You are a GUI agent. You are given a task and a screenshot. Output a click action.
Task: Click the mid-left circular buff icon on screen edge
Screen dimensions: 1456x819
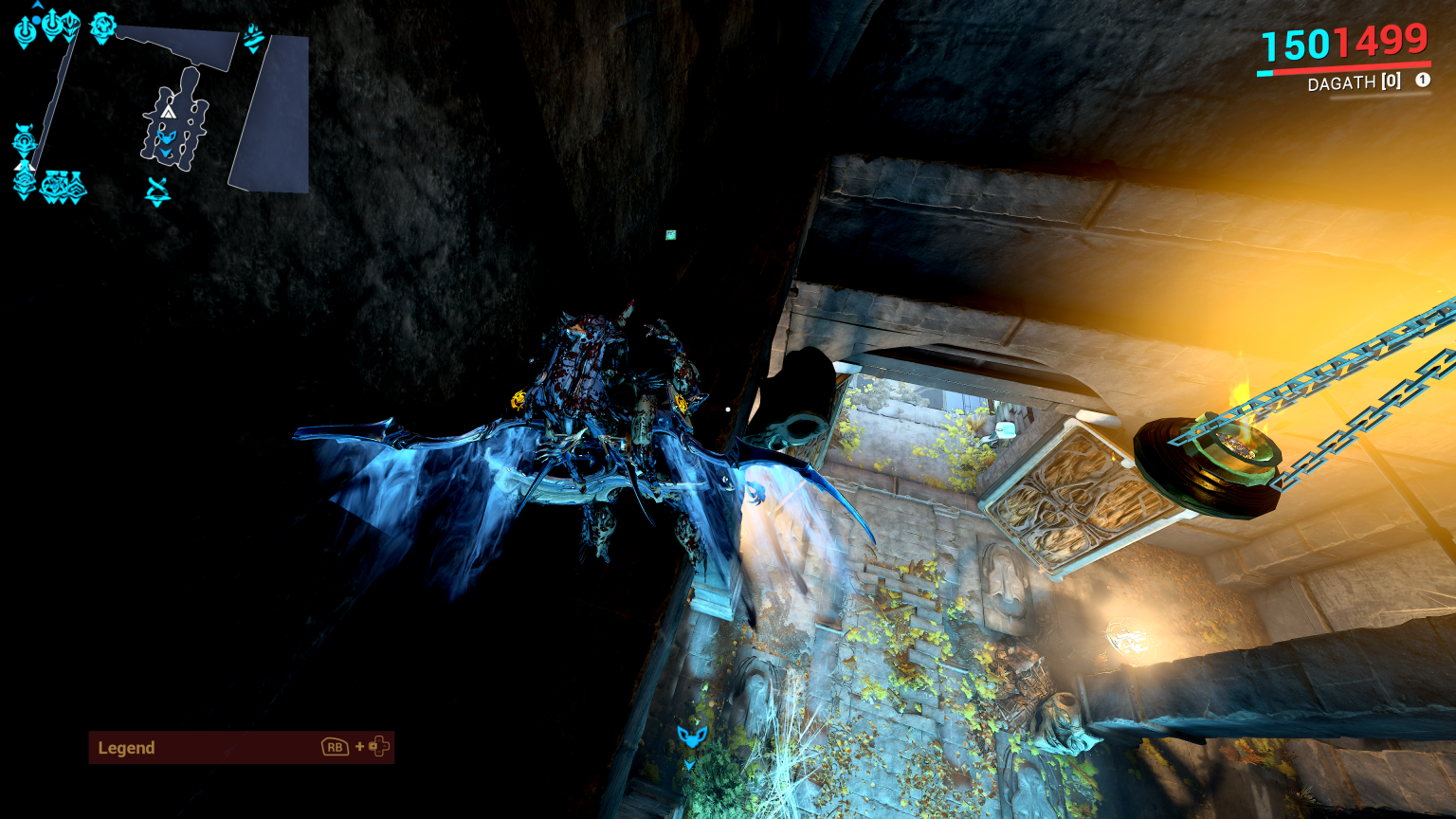pyautogui.click(x=25, y=138)
